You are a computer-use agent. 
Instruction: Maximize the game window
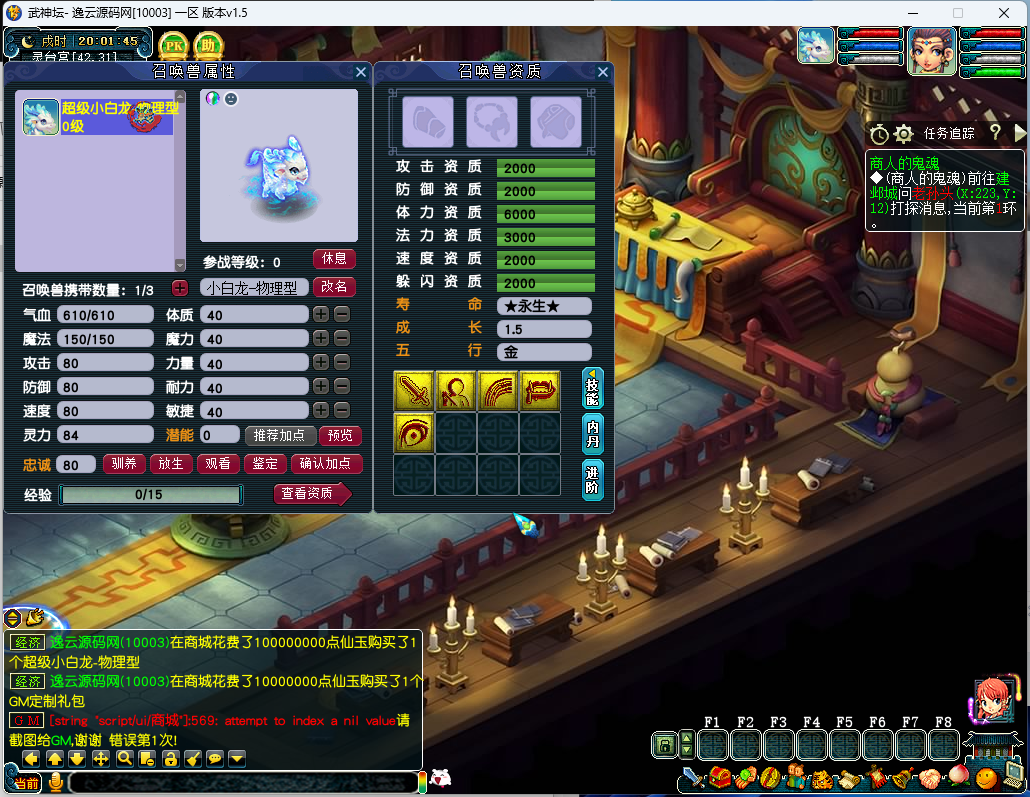[957, 13]
